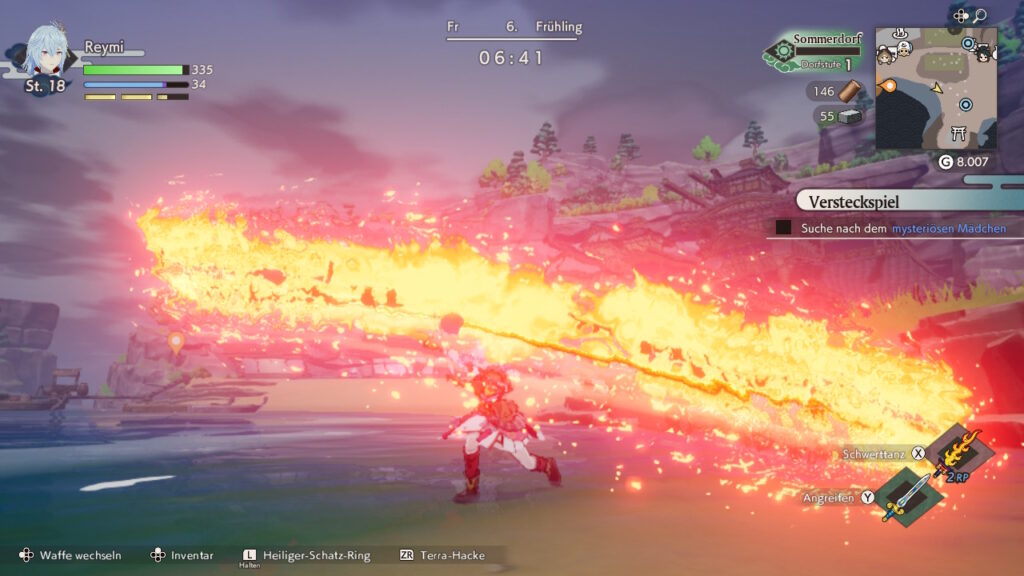The width and height of the screenshot is (1024, 576).
Task: Select the Waffe wechseln label
Action: click(x=80, y=555)
